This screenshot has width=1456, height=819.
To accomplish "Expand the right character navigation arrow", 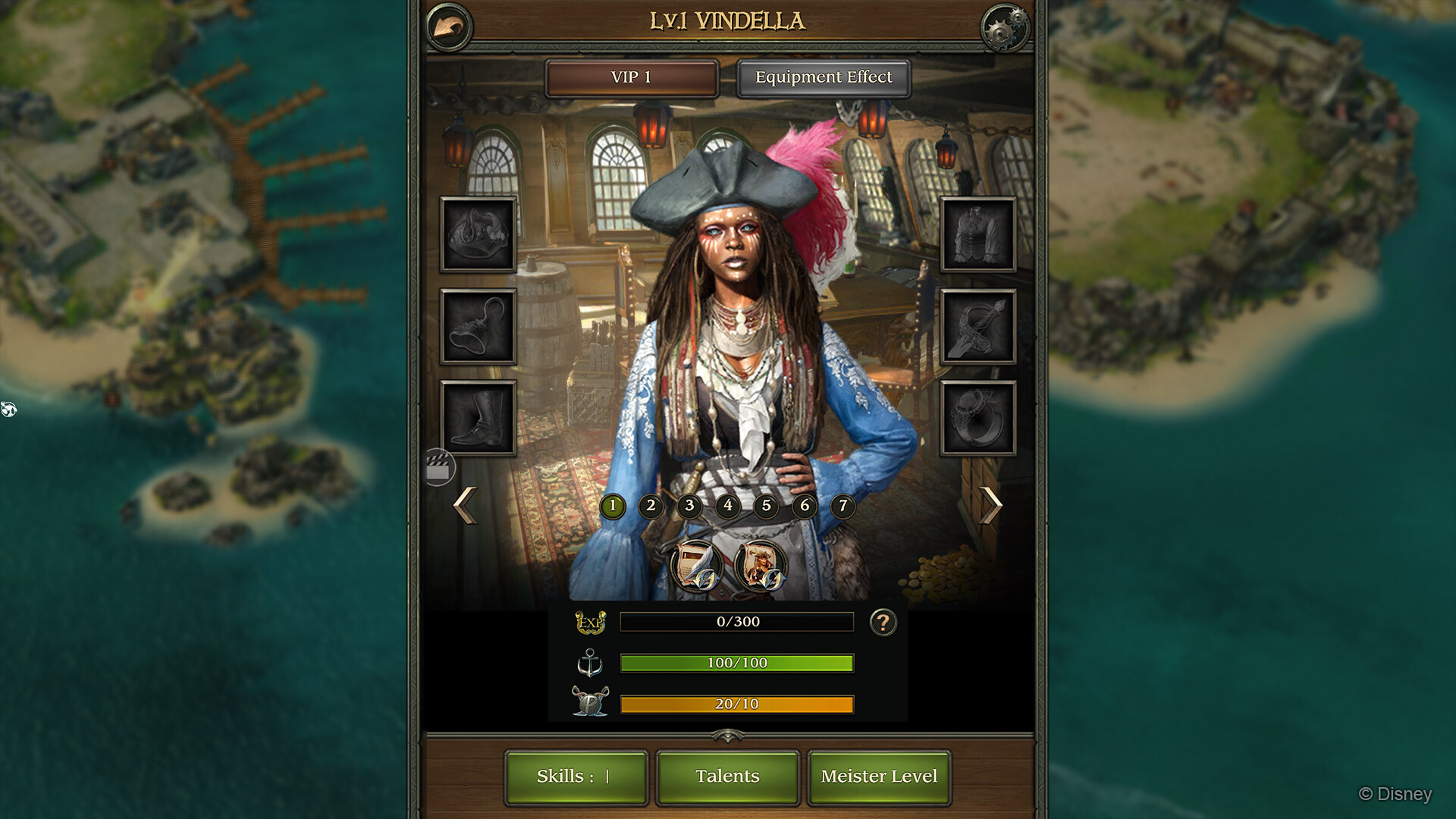I will [992, 505].
